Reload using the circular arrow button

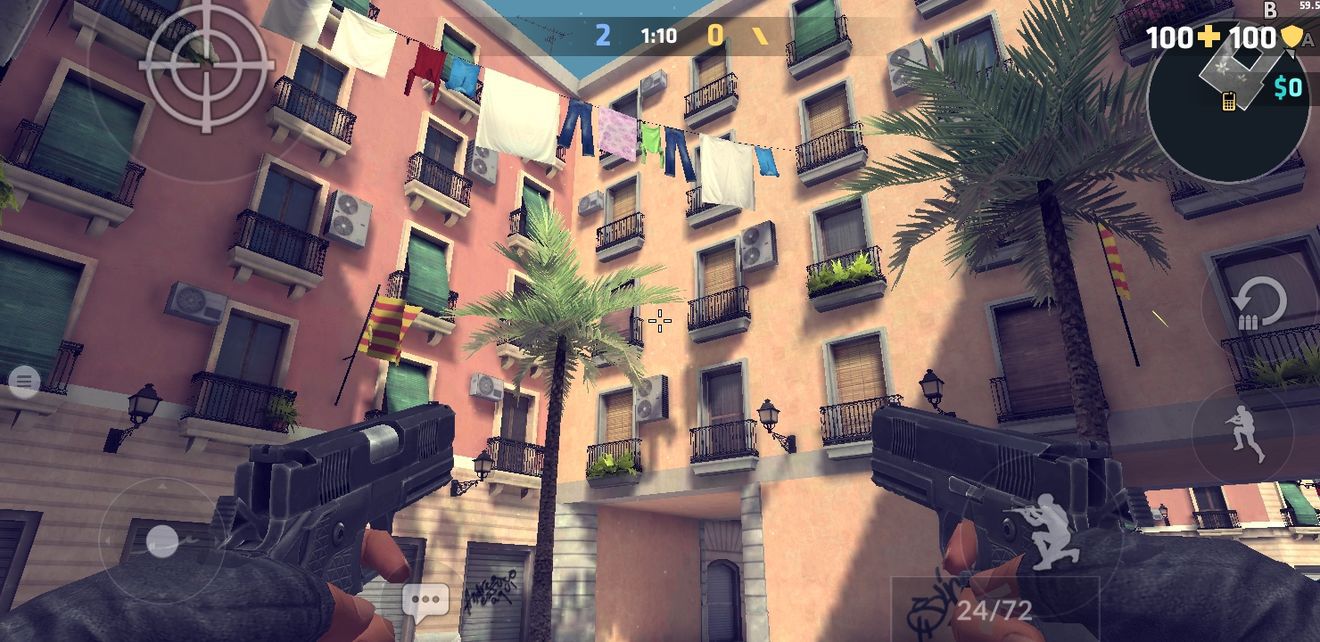(x=1258, y=305)
